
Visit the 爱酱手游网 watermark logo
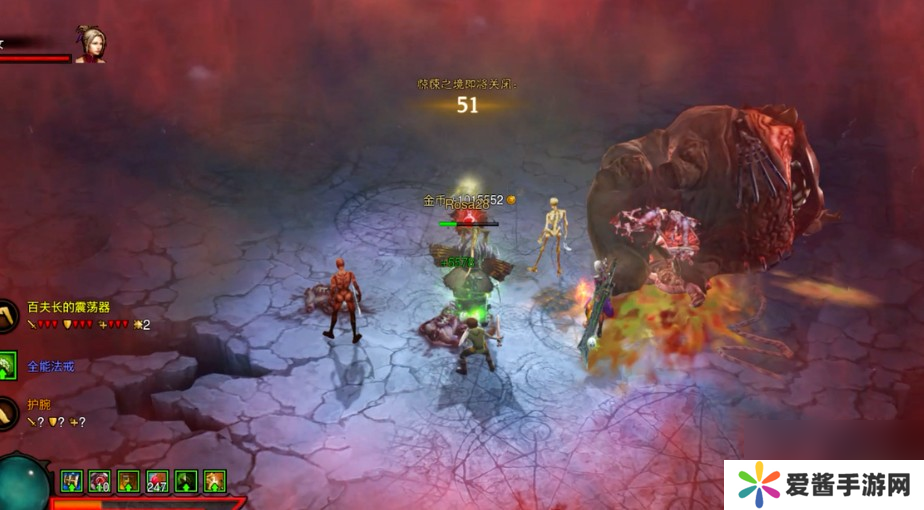823,485
